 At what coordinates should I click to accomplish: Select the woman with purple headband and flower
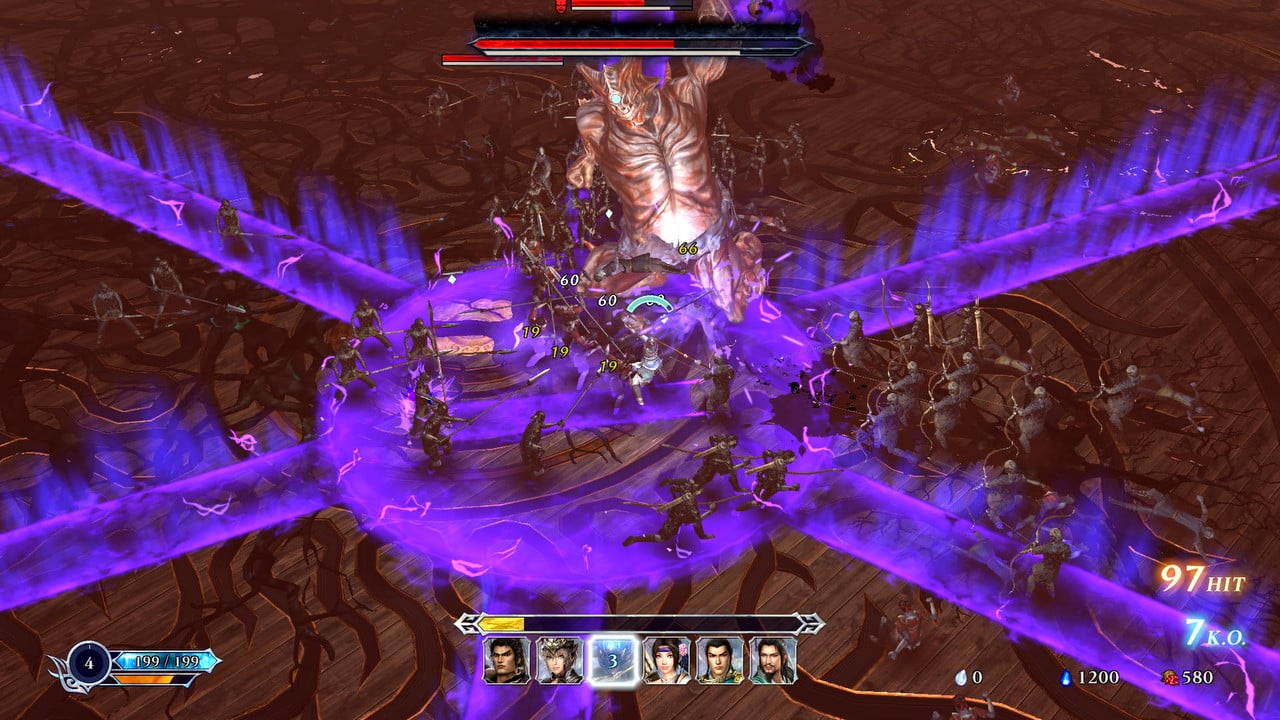pos(666,660)
